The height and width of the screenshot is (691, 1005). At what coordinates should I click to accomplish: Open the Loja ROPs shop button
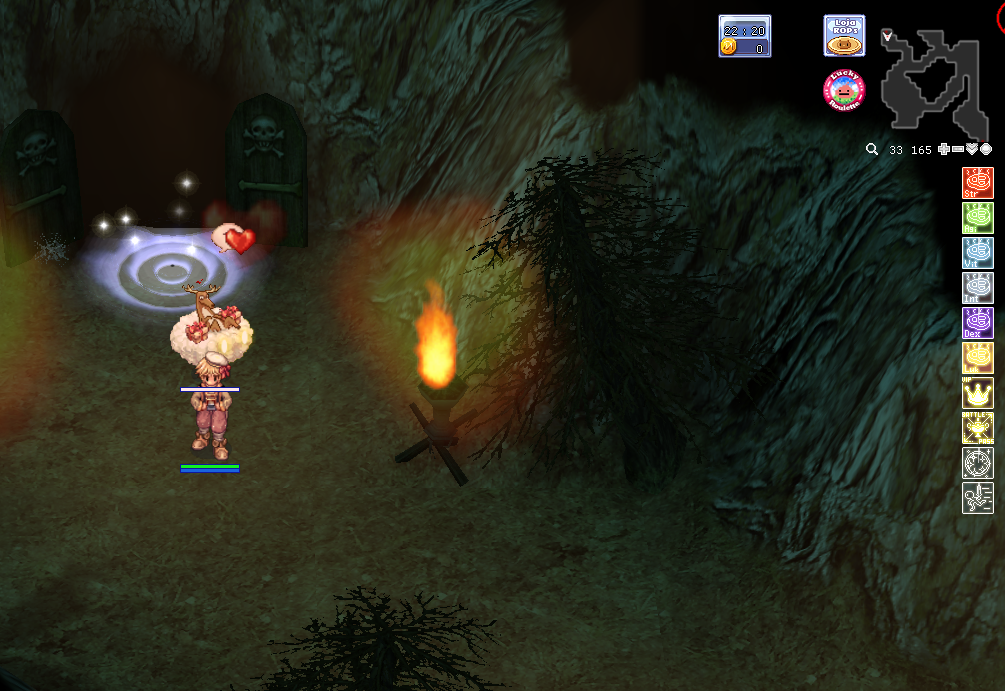coord(844,36)
